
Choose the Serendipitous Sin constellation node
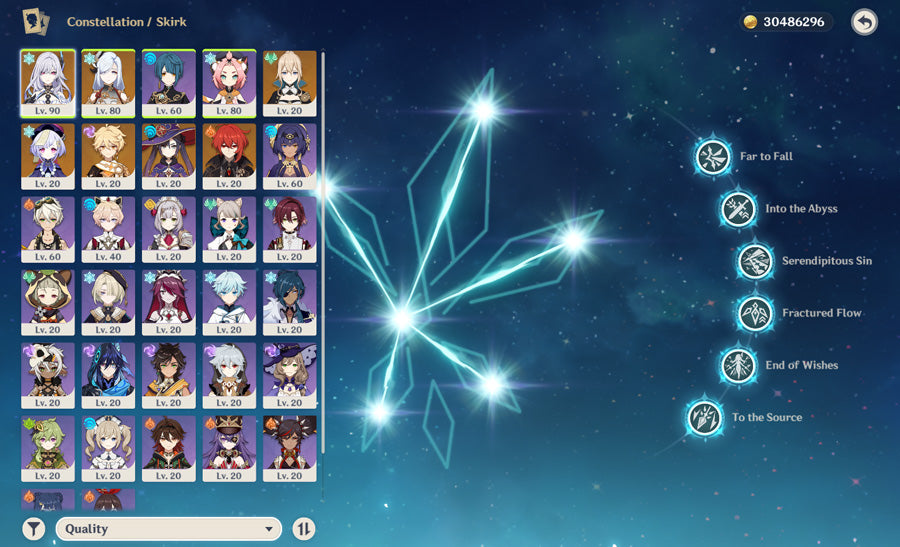[755, 261]
